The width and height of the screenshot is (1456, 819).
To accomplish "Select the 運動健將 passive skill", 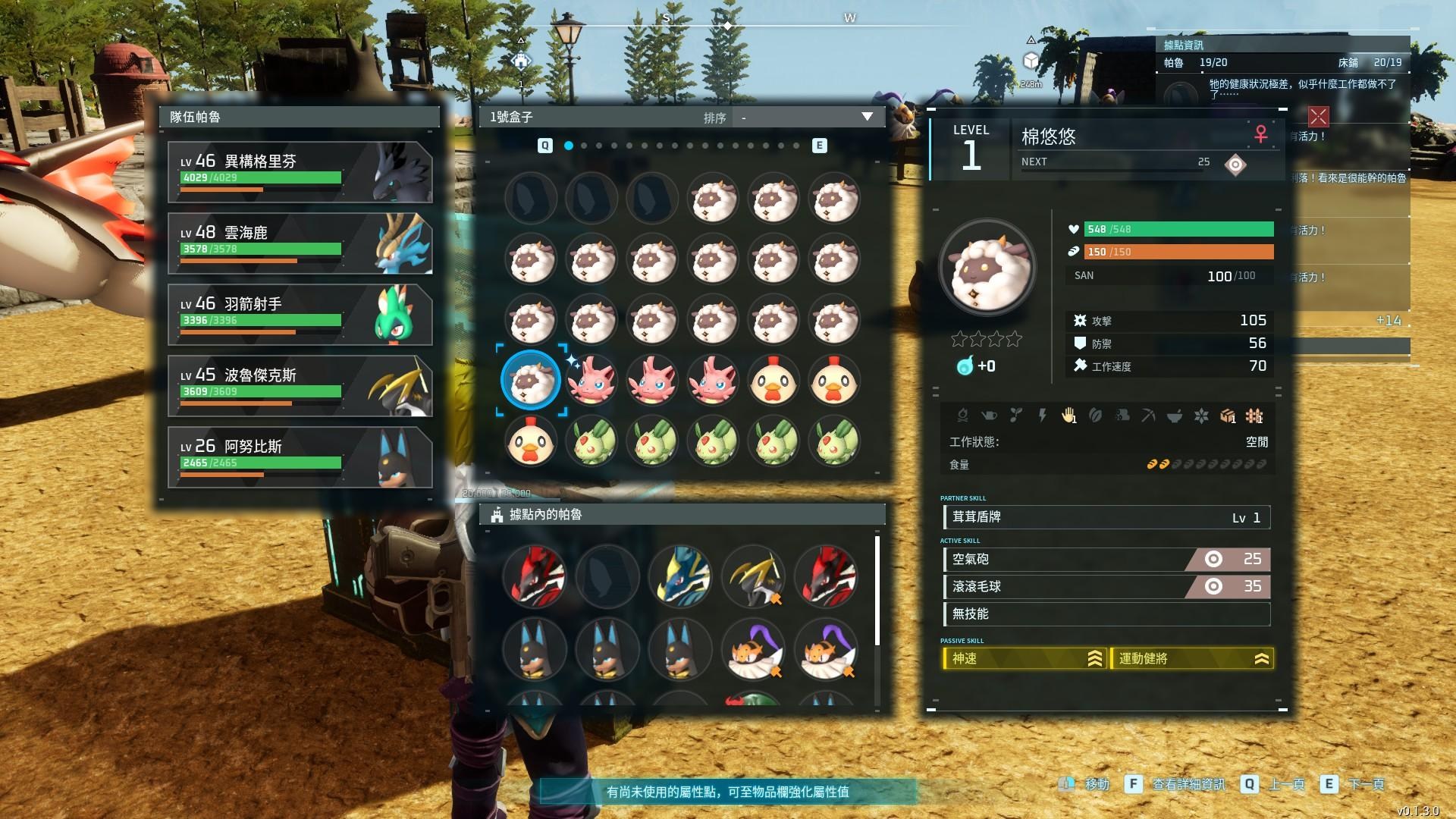I will click(1191, 658).
